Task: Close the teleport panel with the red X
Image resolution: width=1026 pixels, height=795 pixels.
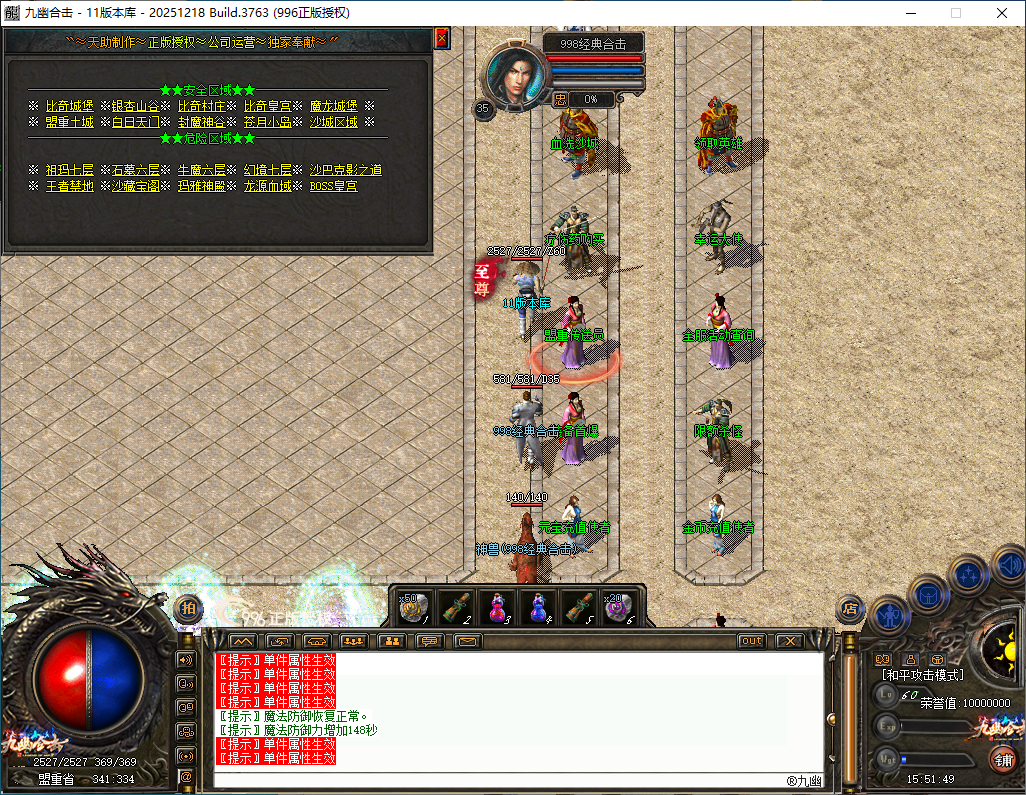Action: [441, 38]
